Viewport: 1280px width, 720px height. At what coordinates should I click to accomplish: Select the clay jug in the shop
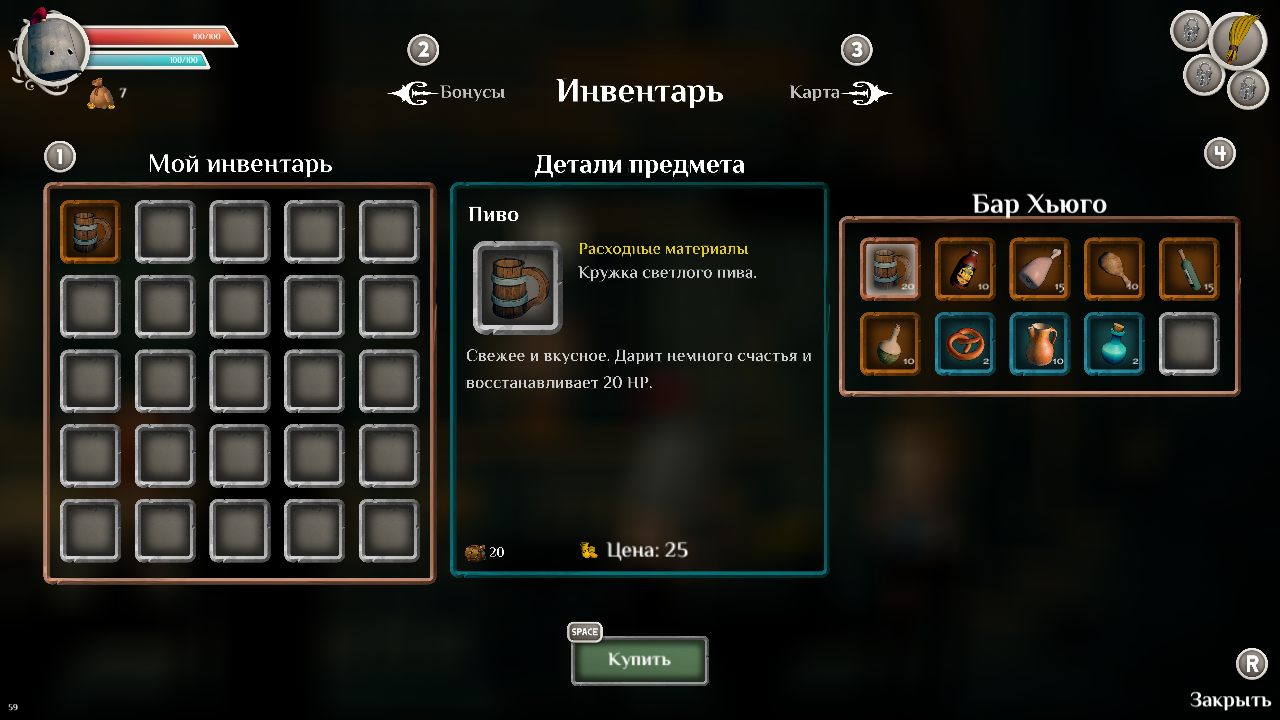click(1039, 343)
